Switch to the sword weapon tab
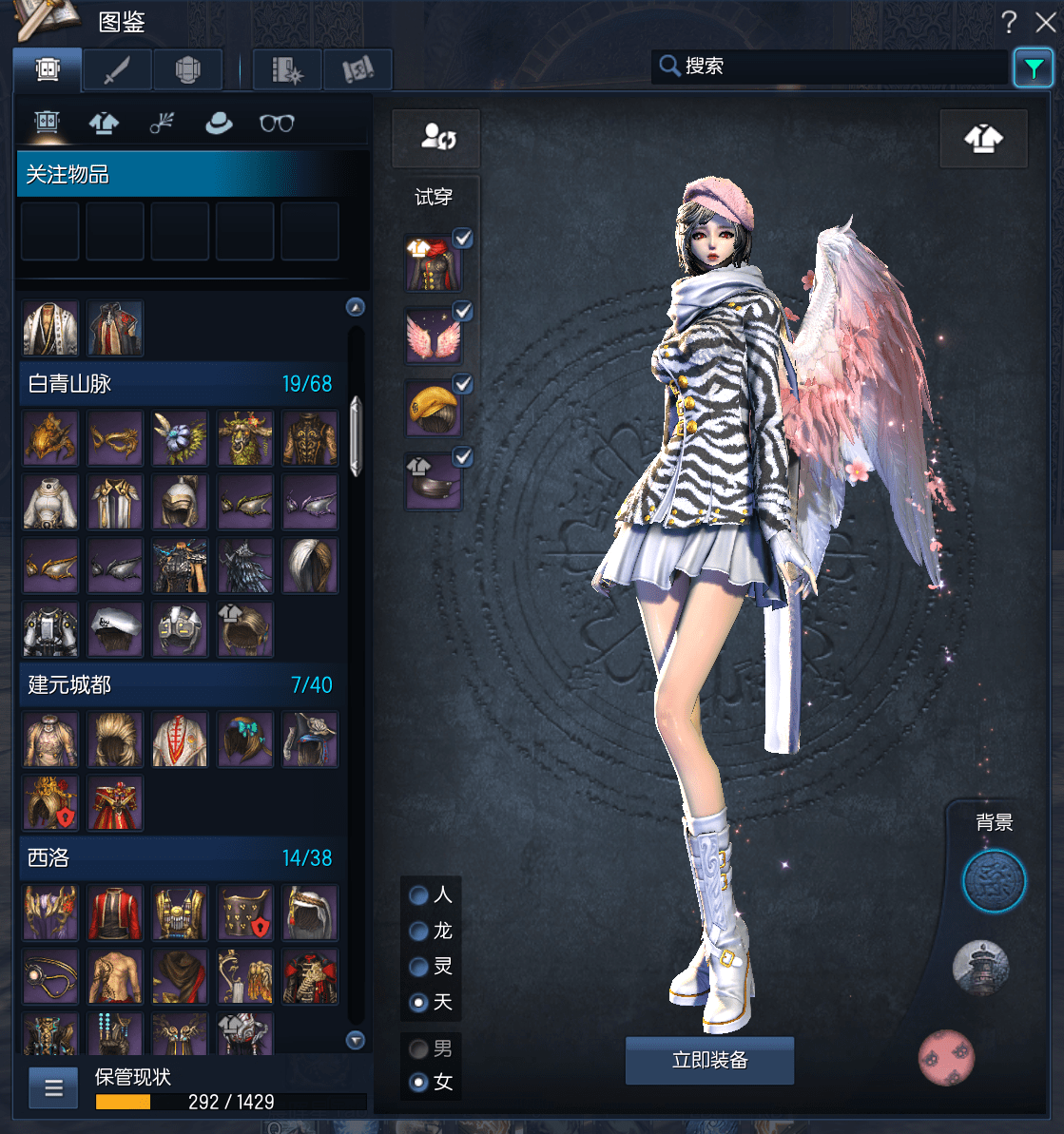This screenshot has height=1134, width=1064. (x=117, y=69)
